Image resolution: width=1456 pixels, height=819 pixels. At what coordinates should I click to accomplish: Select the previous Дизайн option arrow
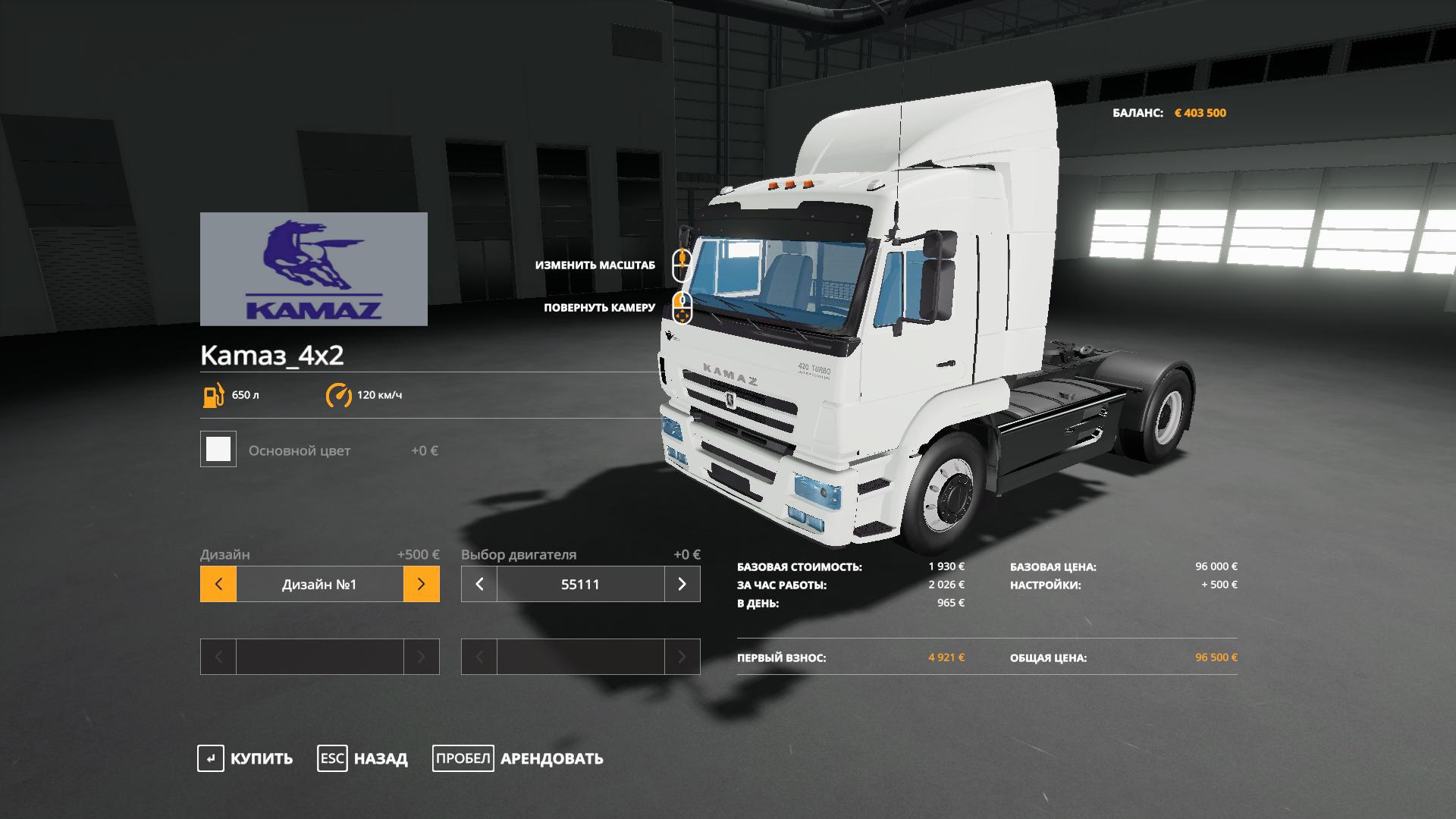pos(218,584)
